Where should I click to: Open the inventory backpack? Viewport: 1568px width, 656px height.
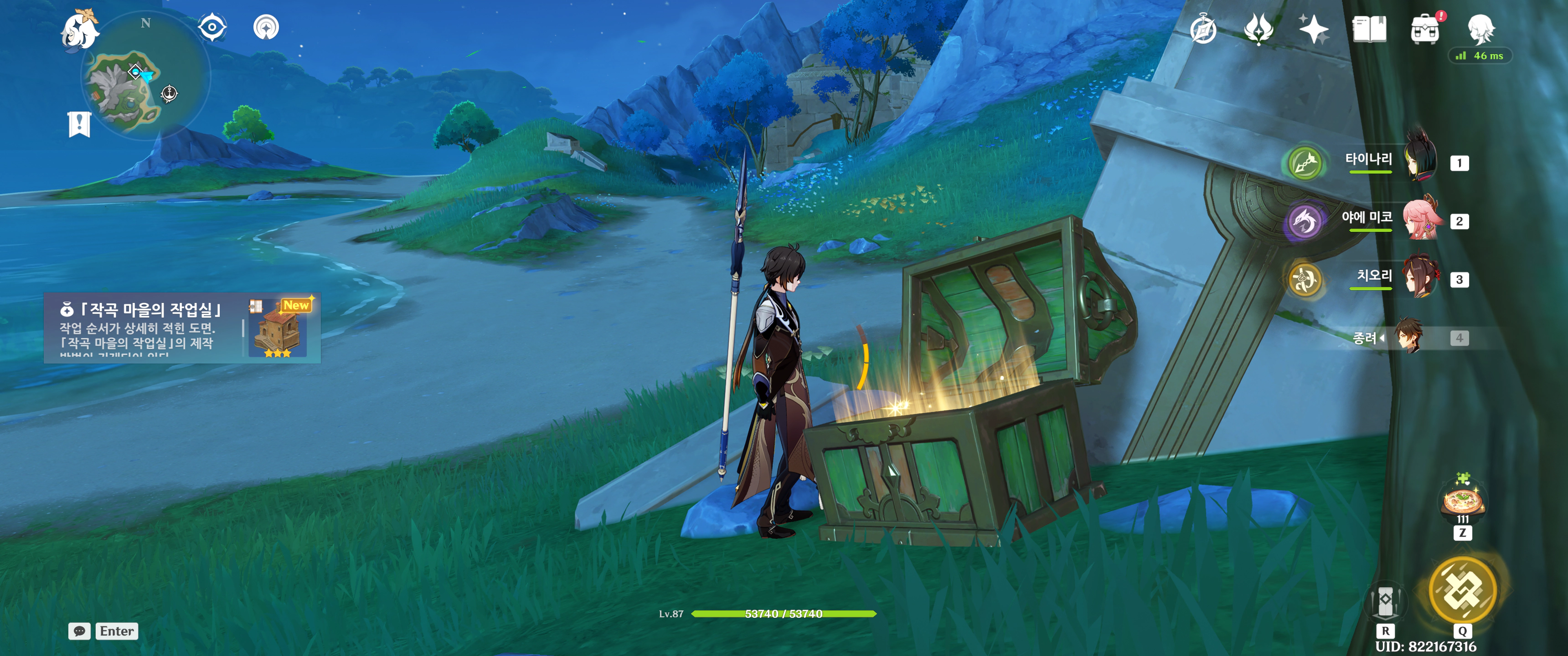(x=1425, y=29)
